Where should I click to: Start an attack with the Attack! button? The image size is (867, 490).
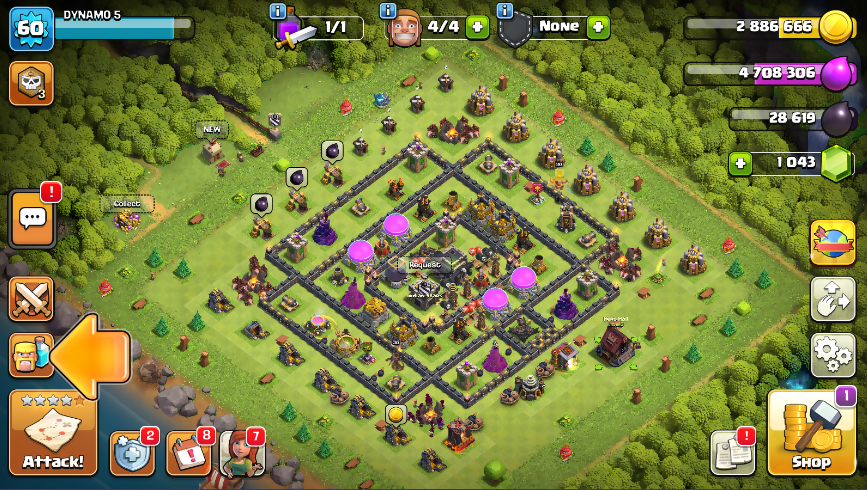click(53, 433)
